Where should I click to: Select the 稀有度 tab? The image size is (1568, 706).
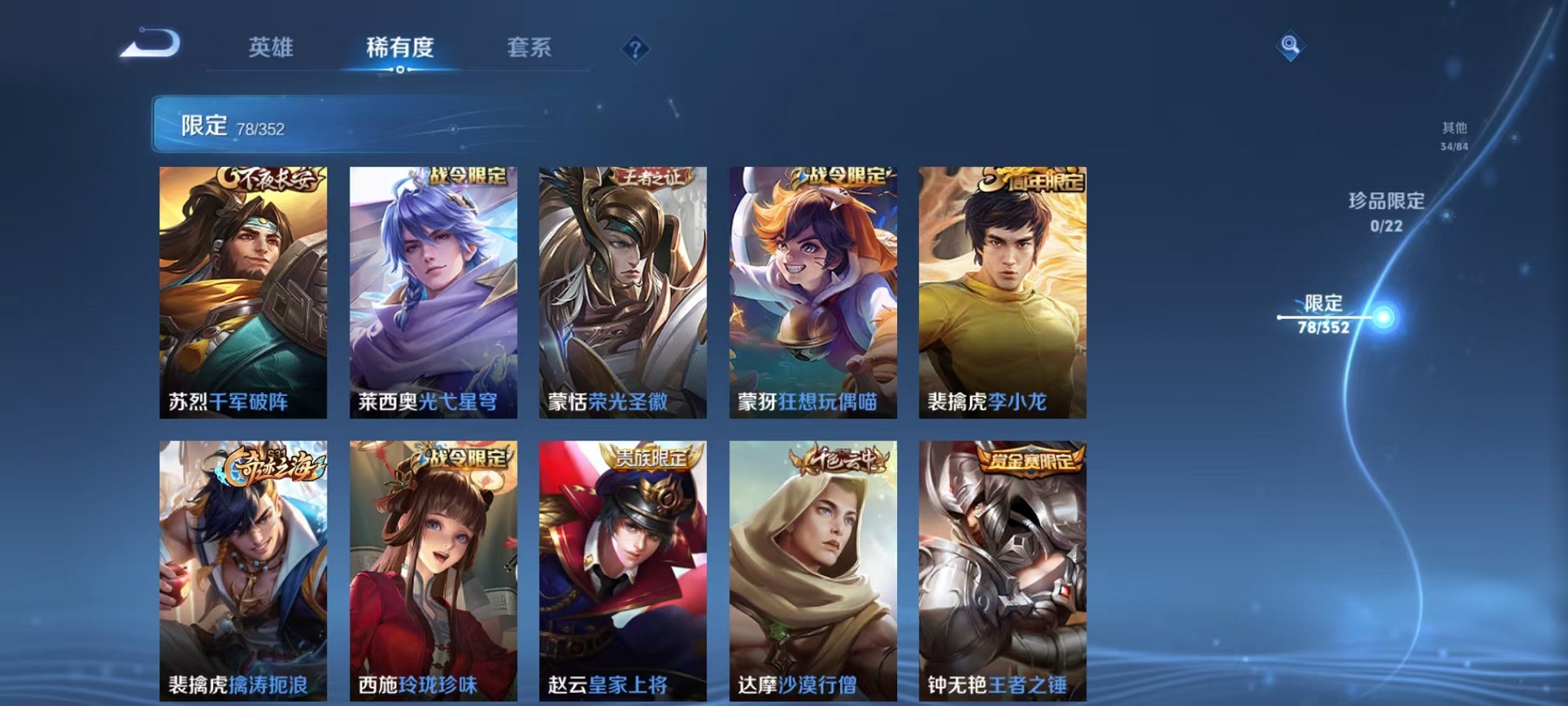click(400, 47)
